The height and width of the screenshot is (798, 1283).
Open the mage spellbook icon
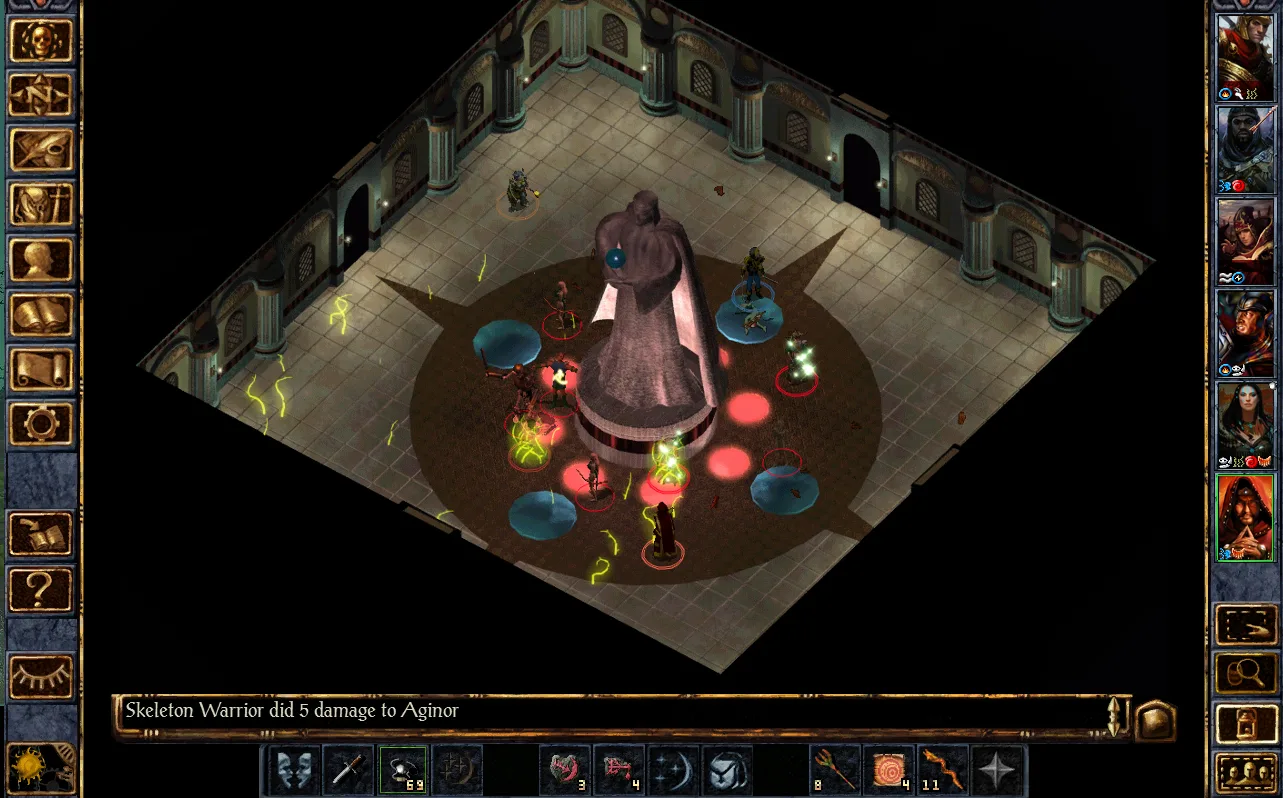pos(41,315)
